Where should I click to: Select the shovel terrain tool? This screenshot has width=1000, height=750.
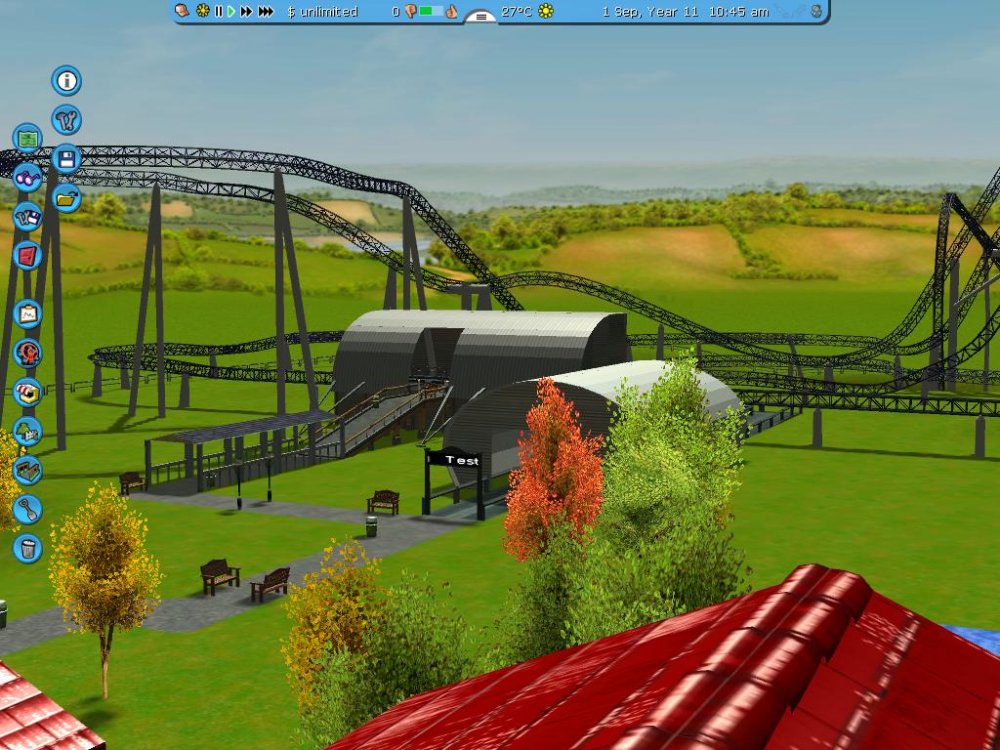[x=27, y=509]
